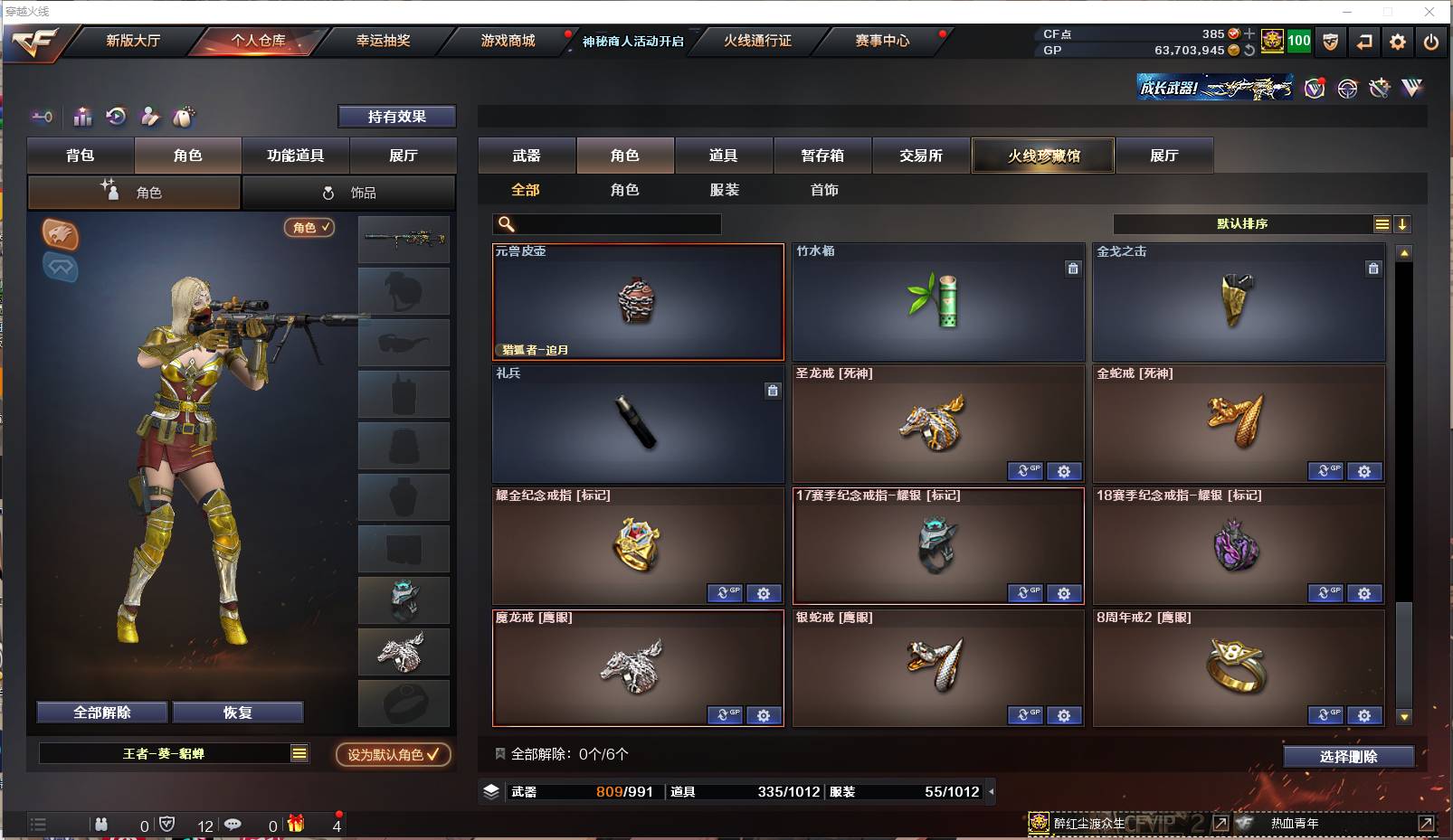The image size is (1453, 840).
Task: Click the replay history icon in the toolbar
Action: click(116, 117)
